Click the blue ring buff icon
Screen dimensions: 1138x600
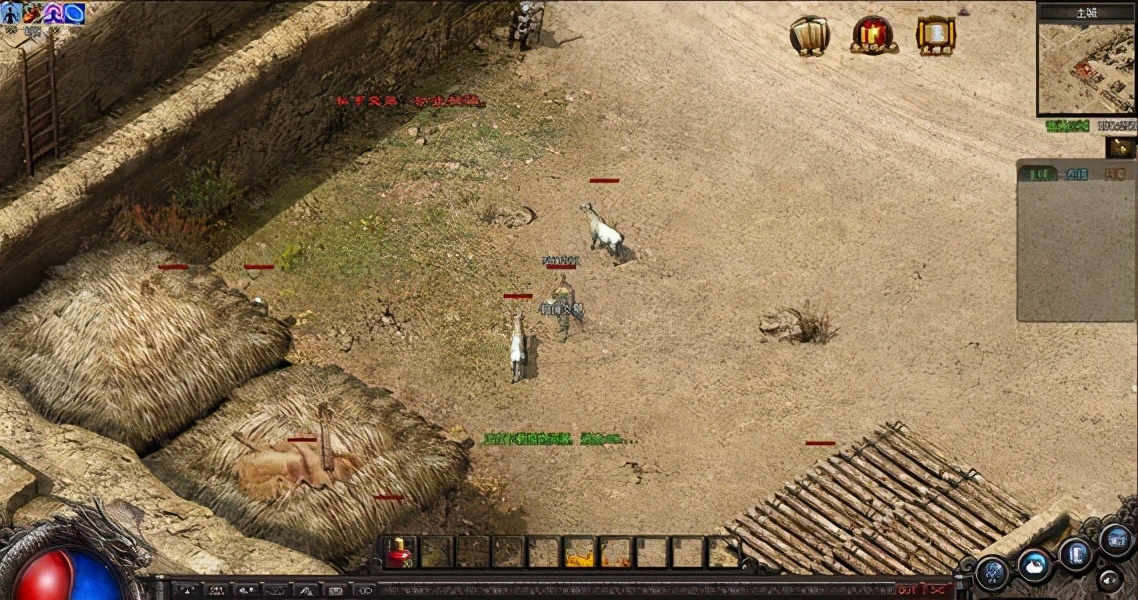(74, 13)
